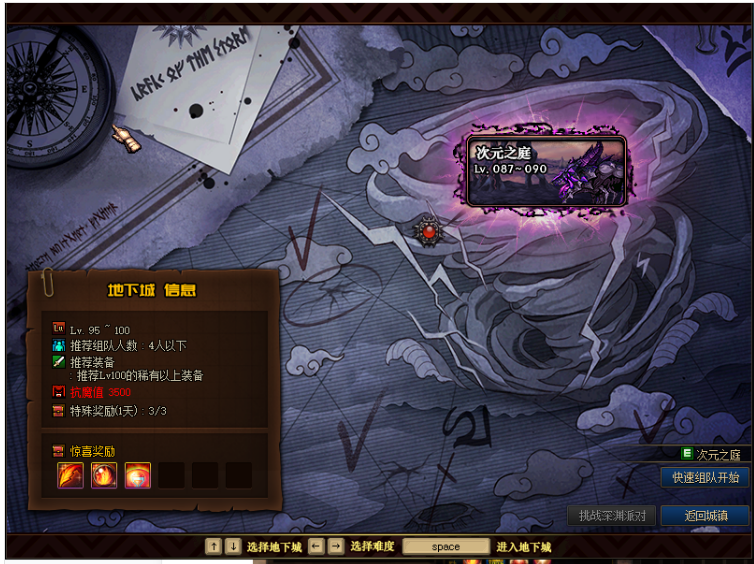The height and width of the screenshot is (564, 754).
Task: Click the green E 次元之庭 dungeon label
Action: tap(712, 454)
